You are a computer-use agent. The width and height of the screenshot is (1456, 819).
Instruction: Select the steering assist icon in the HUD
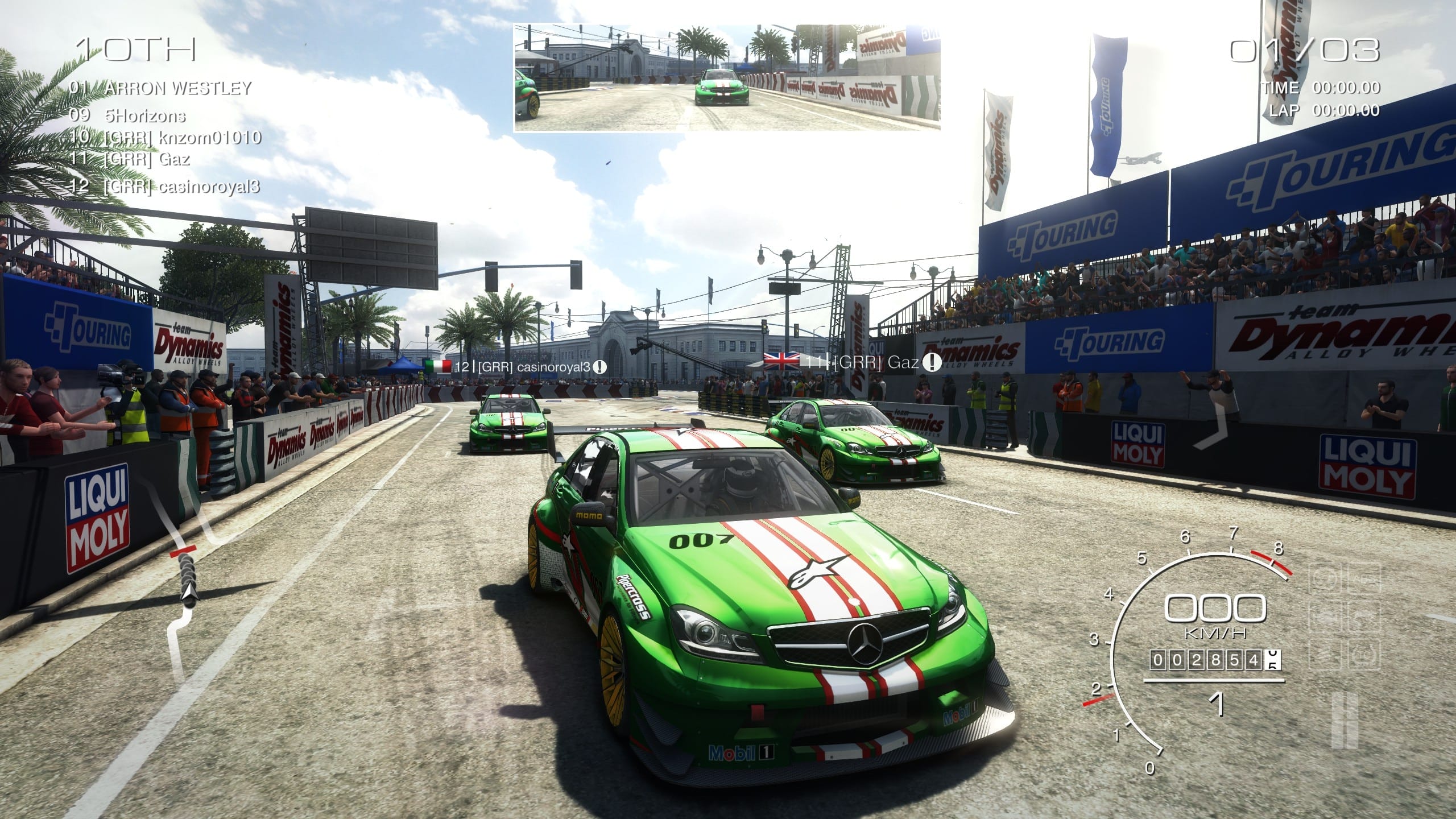coord(1325,579)
